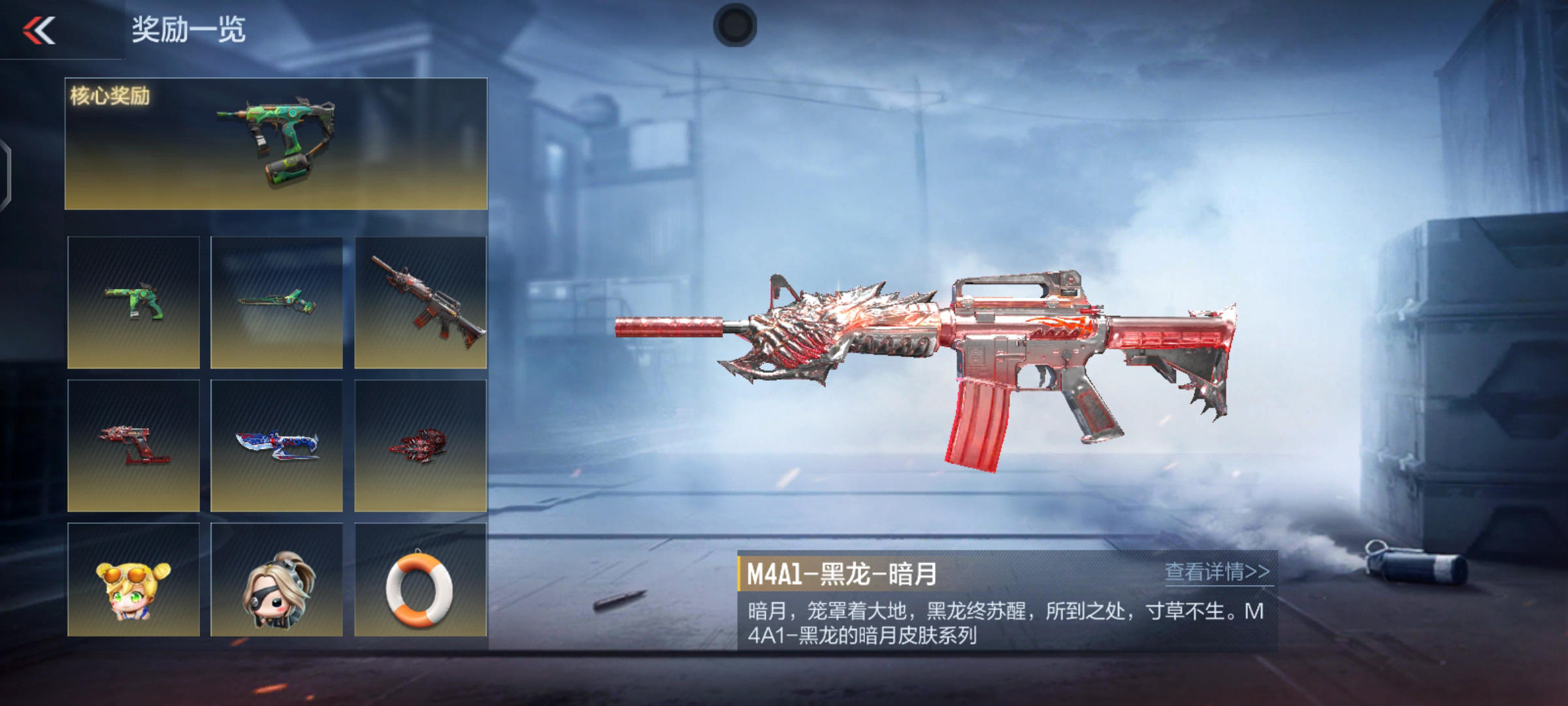Pick the blonde girl with sunglasses charm
This screenshot has width=1568, height=706.
click(x=133, y=580)
